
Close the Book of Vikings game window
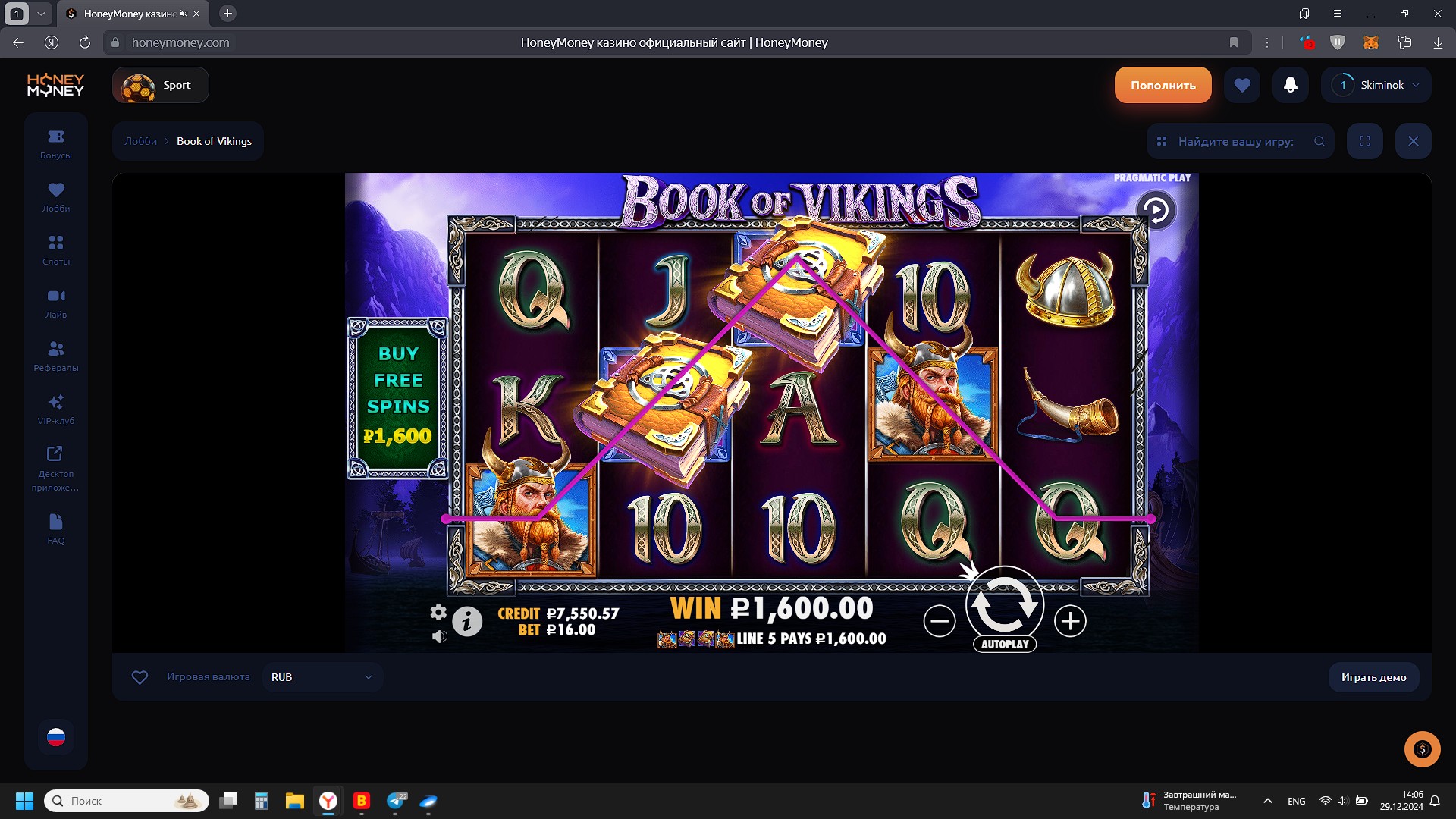pos(1414,141)
